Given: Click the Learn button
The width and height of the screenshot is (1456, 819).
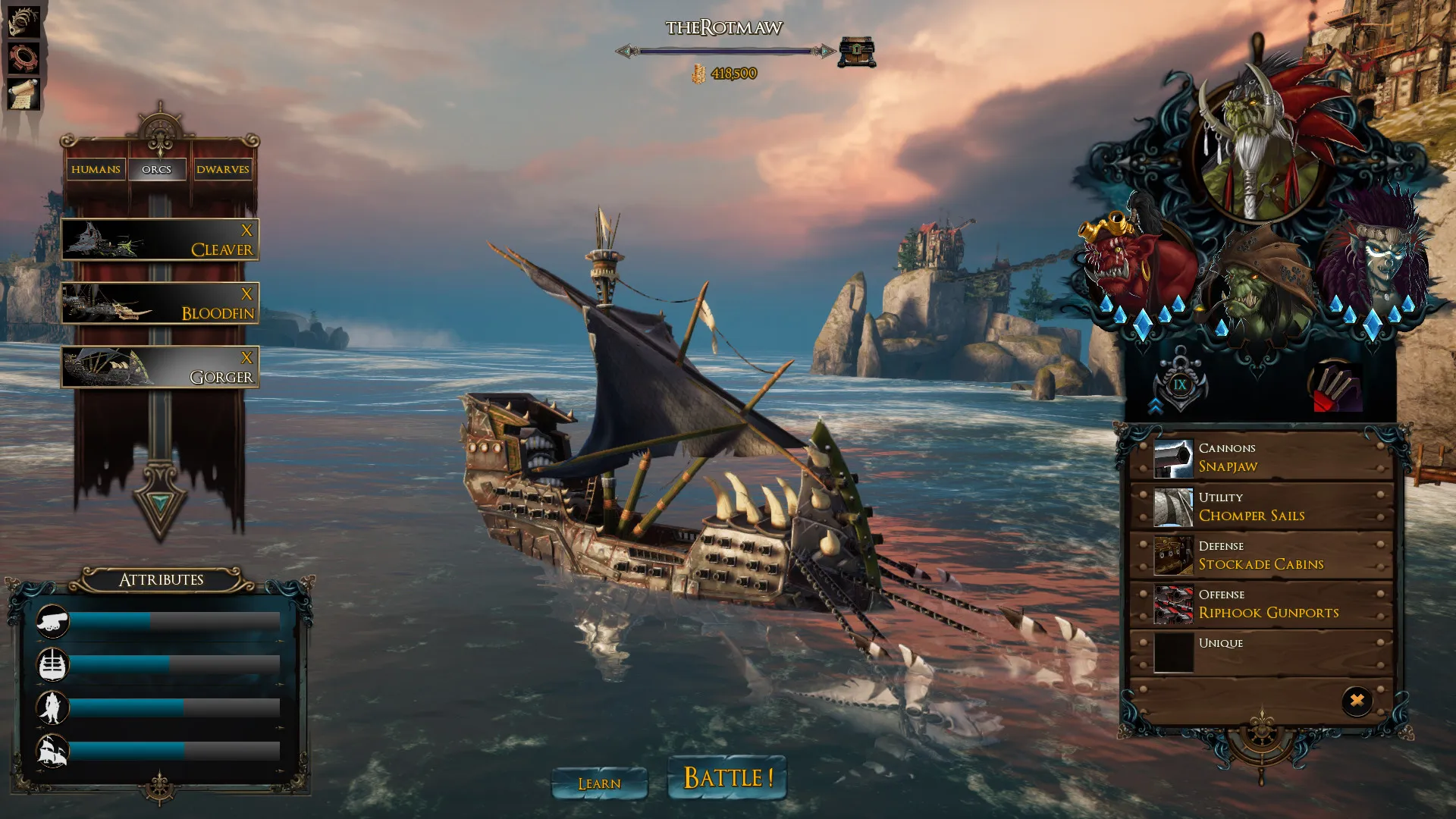Looking at the screenshot, I should (x=600, y=783).
